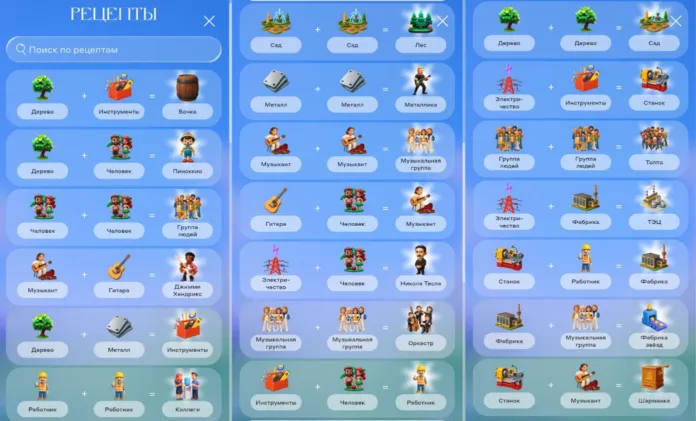Screen dimensions: 696x421
Task: Select the Металлика result tile
Action: coord(420,87)
